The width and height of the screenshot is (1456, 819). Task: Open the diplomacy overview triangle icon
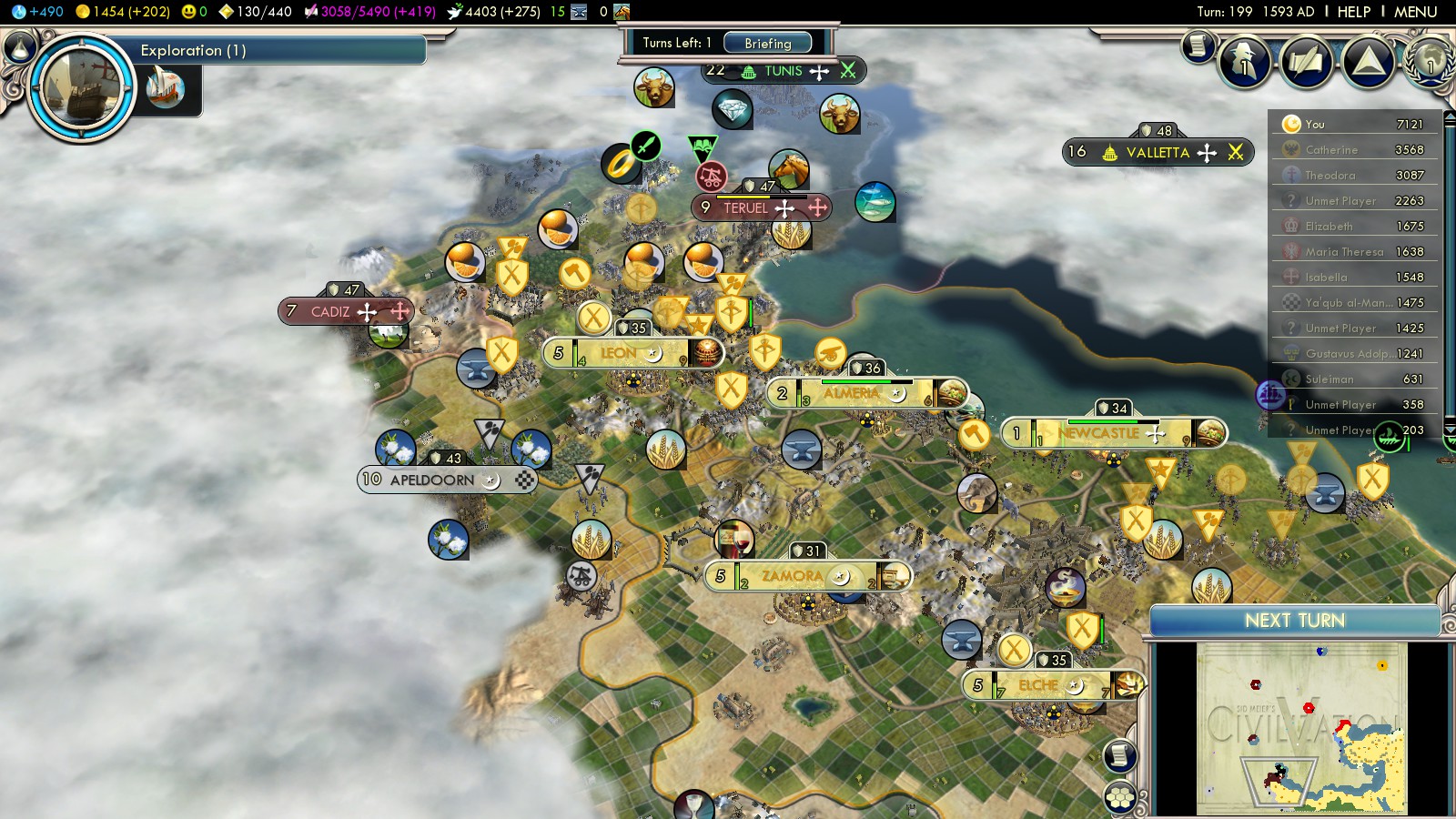coord(1368,62)
